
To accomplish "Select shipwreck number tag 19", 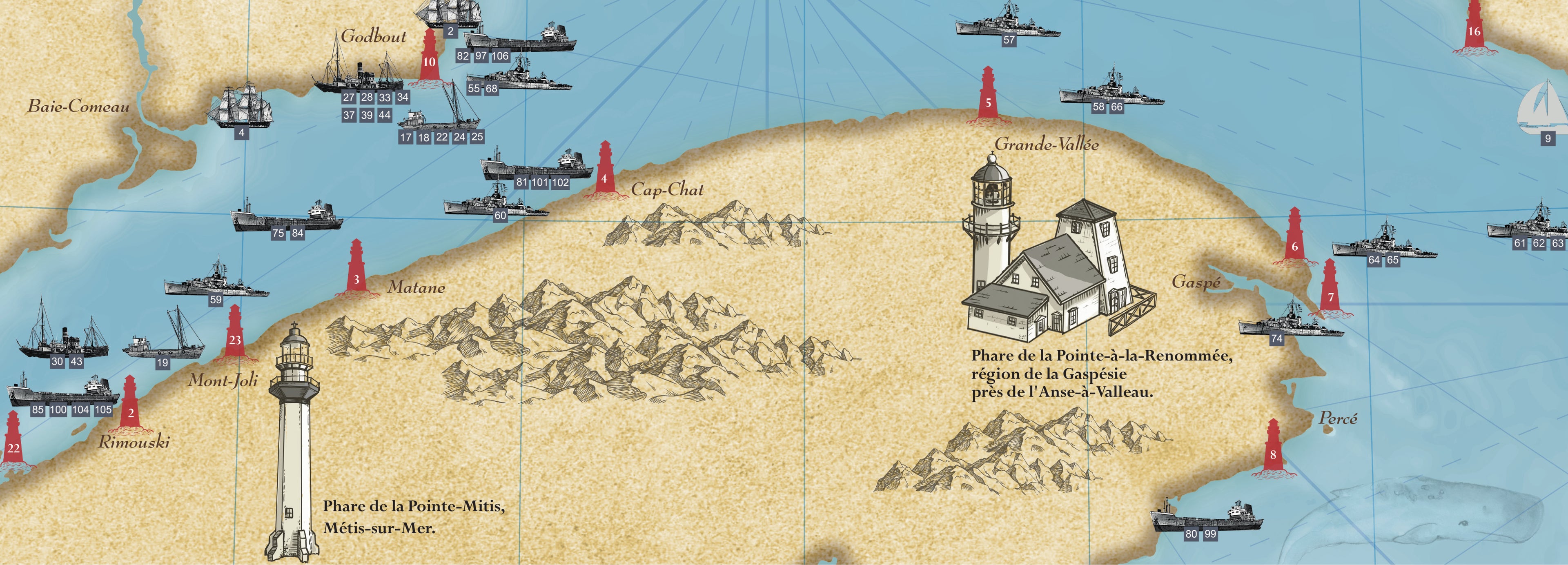I will (162, 363).
